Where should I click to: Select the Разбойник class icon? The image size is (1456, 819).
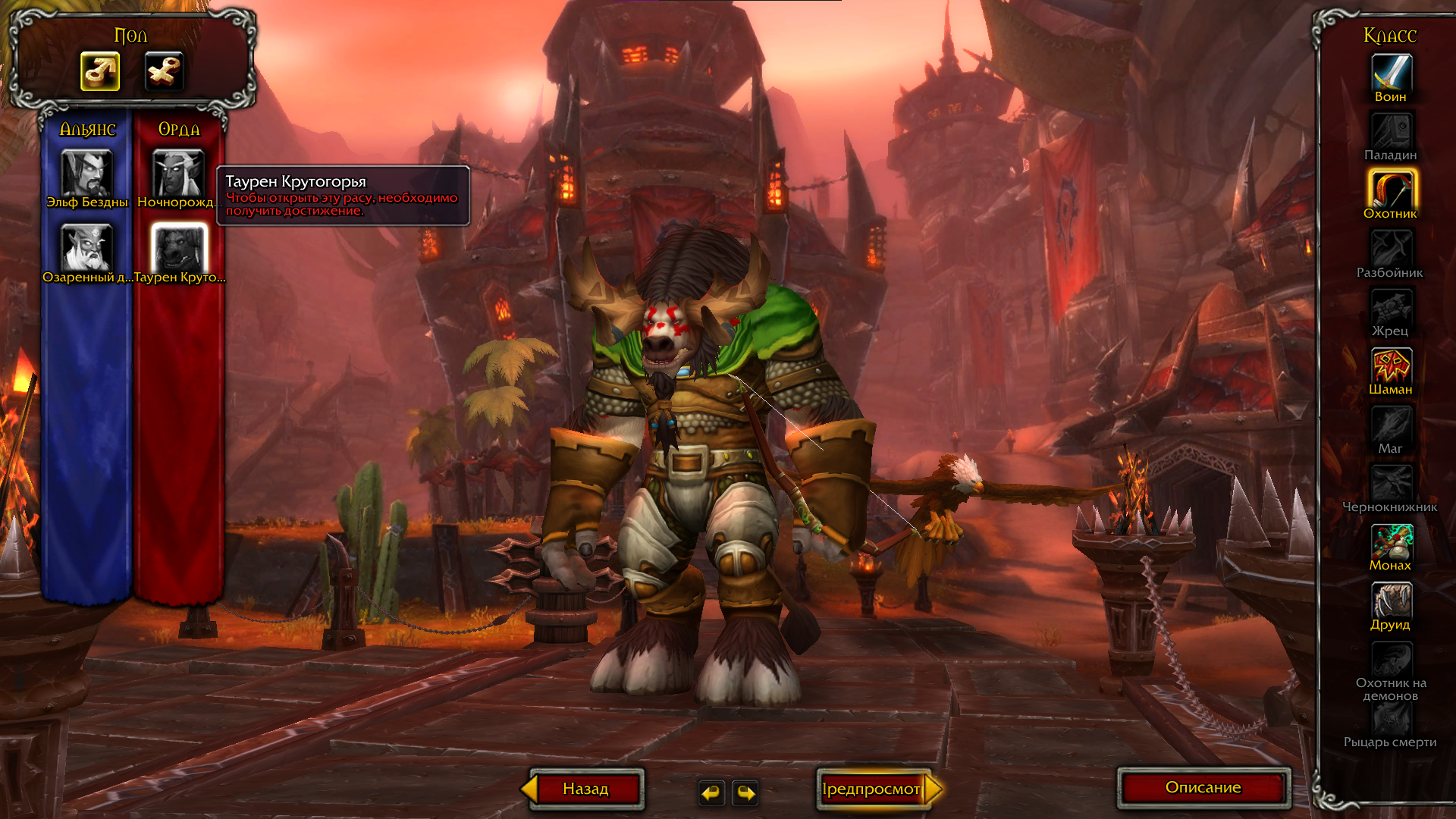point(1391,249)
